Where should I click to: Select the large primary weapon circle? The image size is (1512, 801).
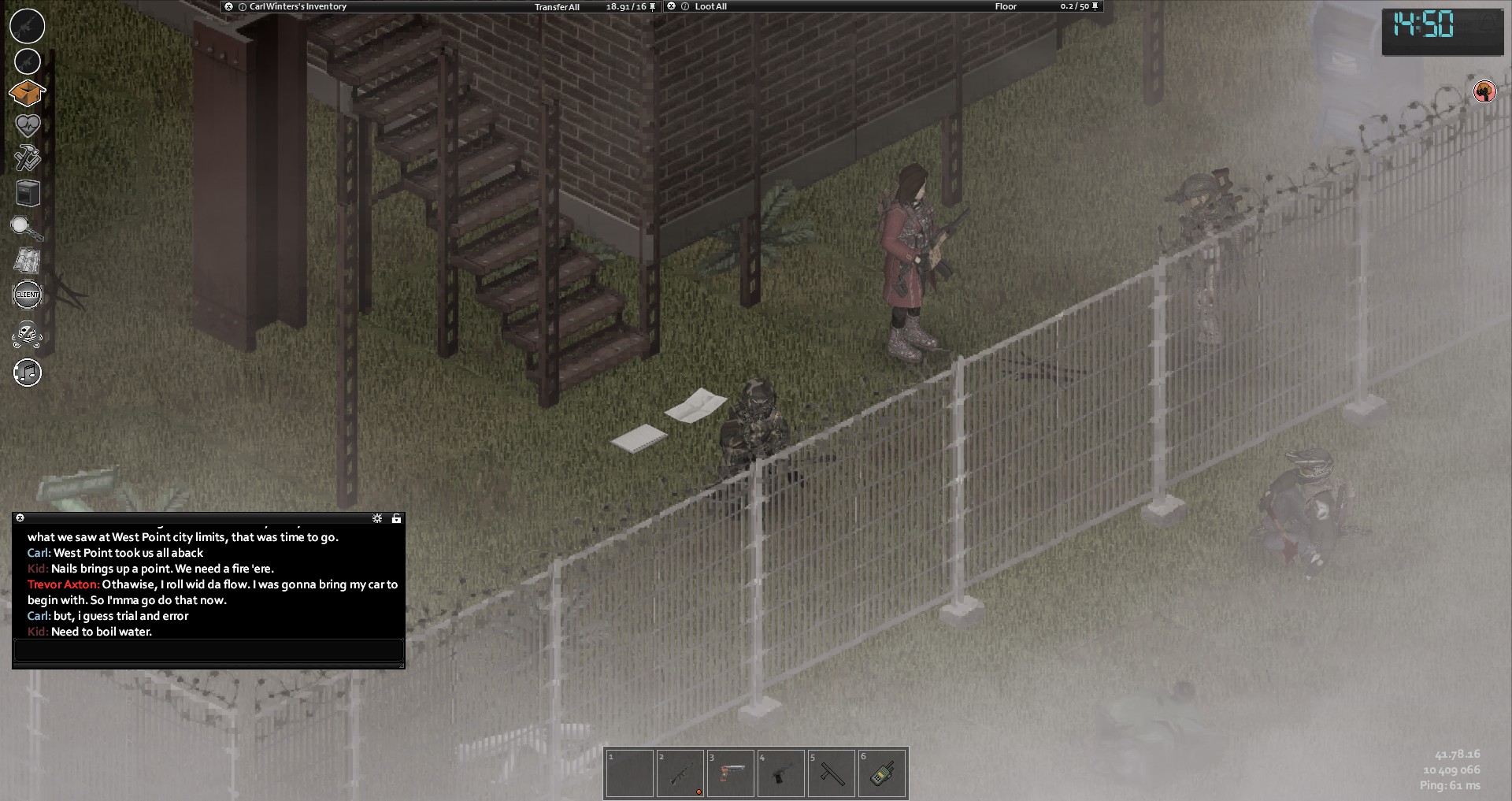[x=28, y=26]
